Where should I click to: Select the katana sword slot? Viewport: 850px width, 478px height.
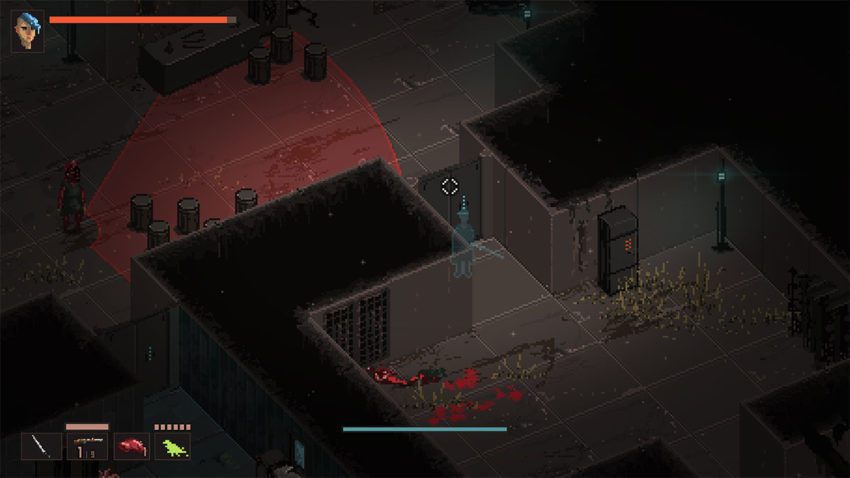point(42,446)
